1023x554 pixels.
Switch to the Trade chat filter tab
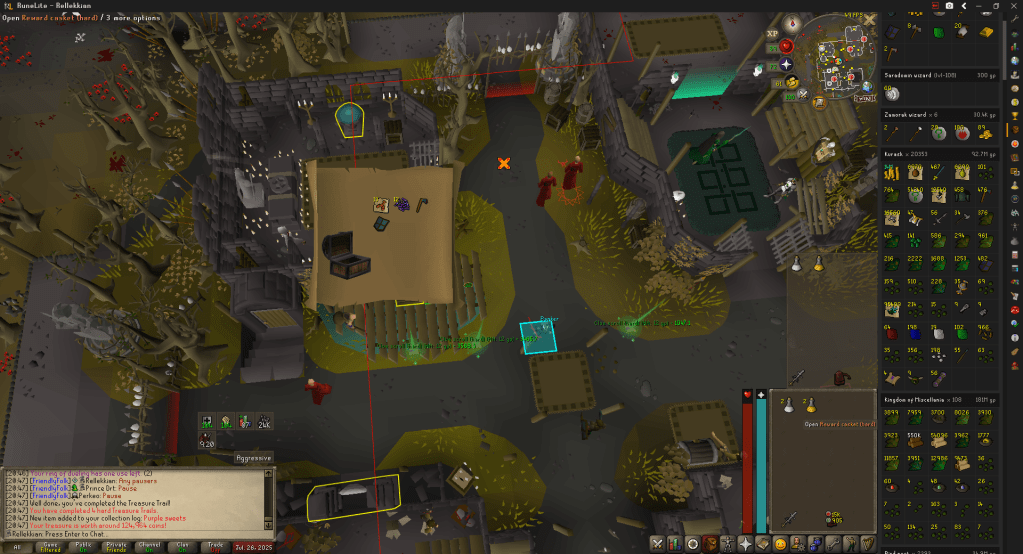point(214,546)
